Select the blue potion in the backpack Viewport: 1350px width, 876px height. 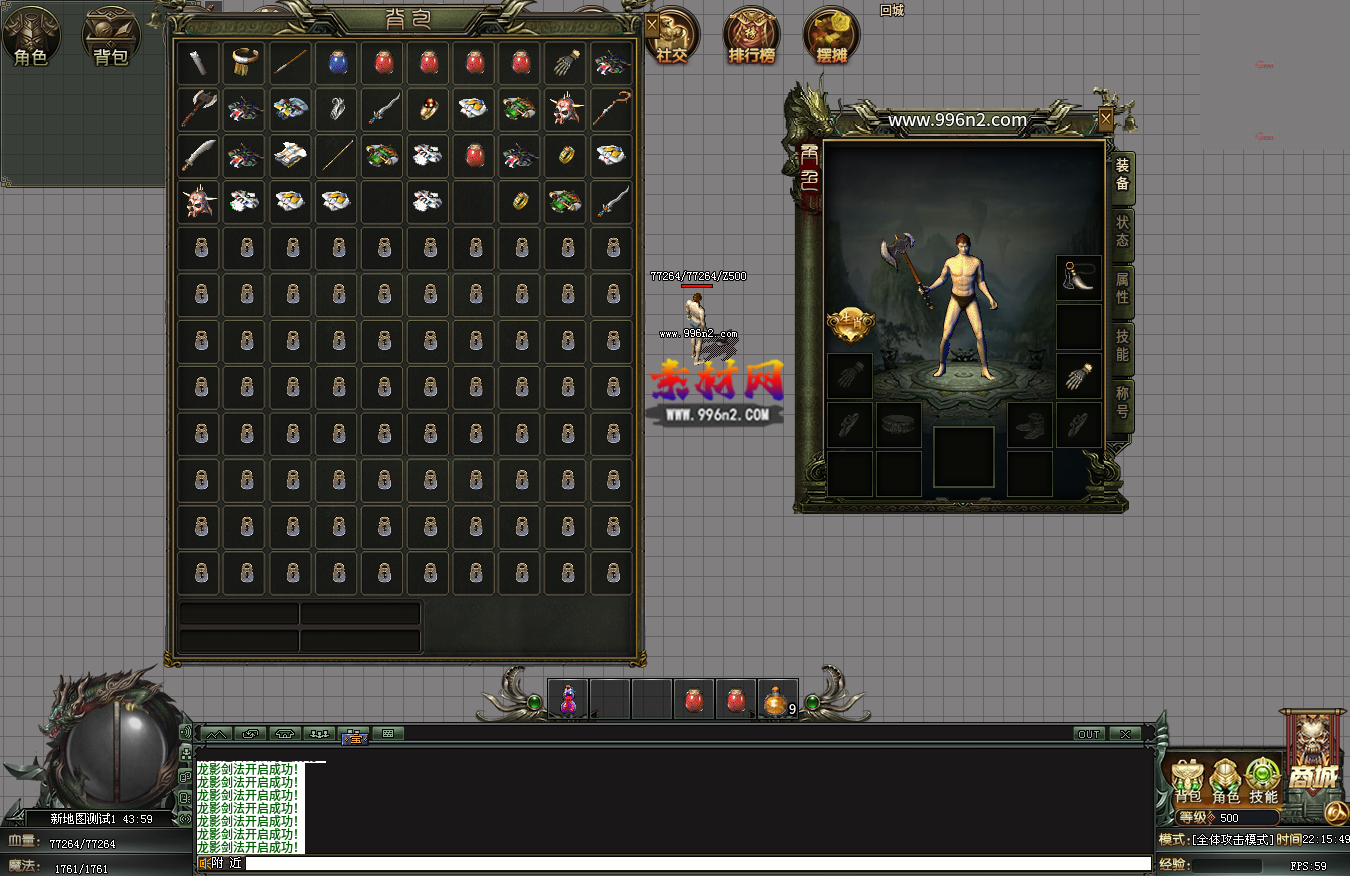pos(337,63)
